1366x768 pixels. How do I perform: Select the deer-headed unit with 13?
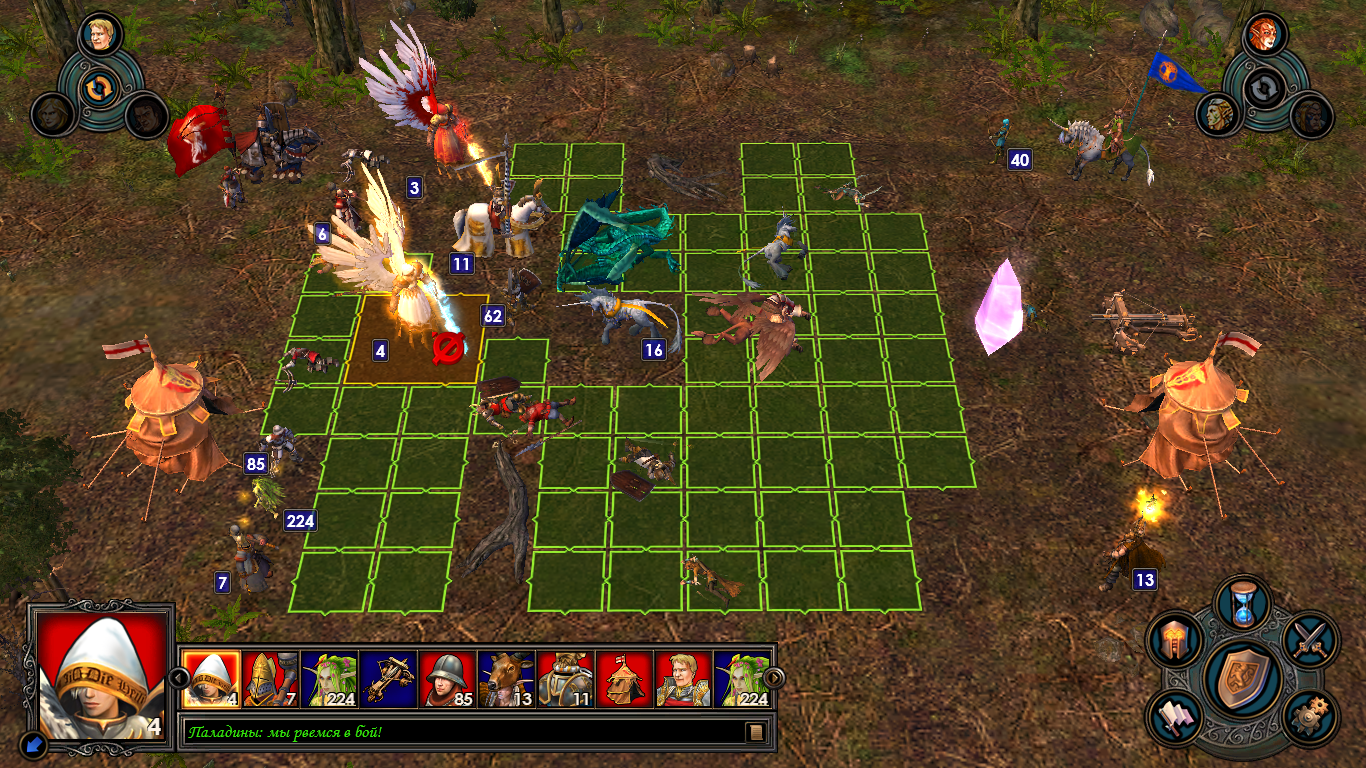(x=506, y=680)
